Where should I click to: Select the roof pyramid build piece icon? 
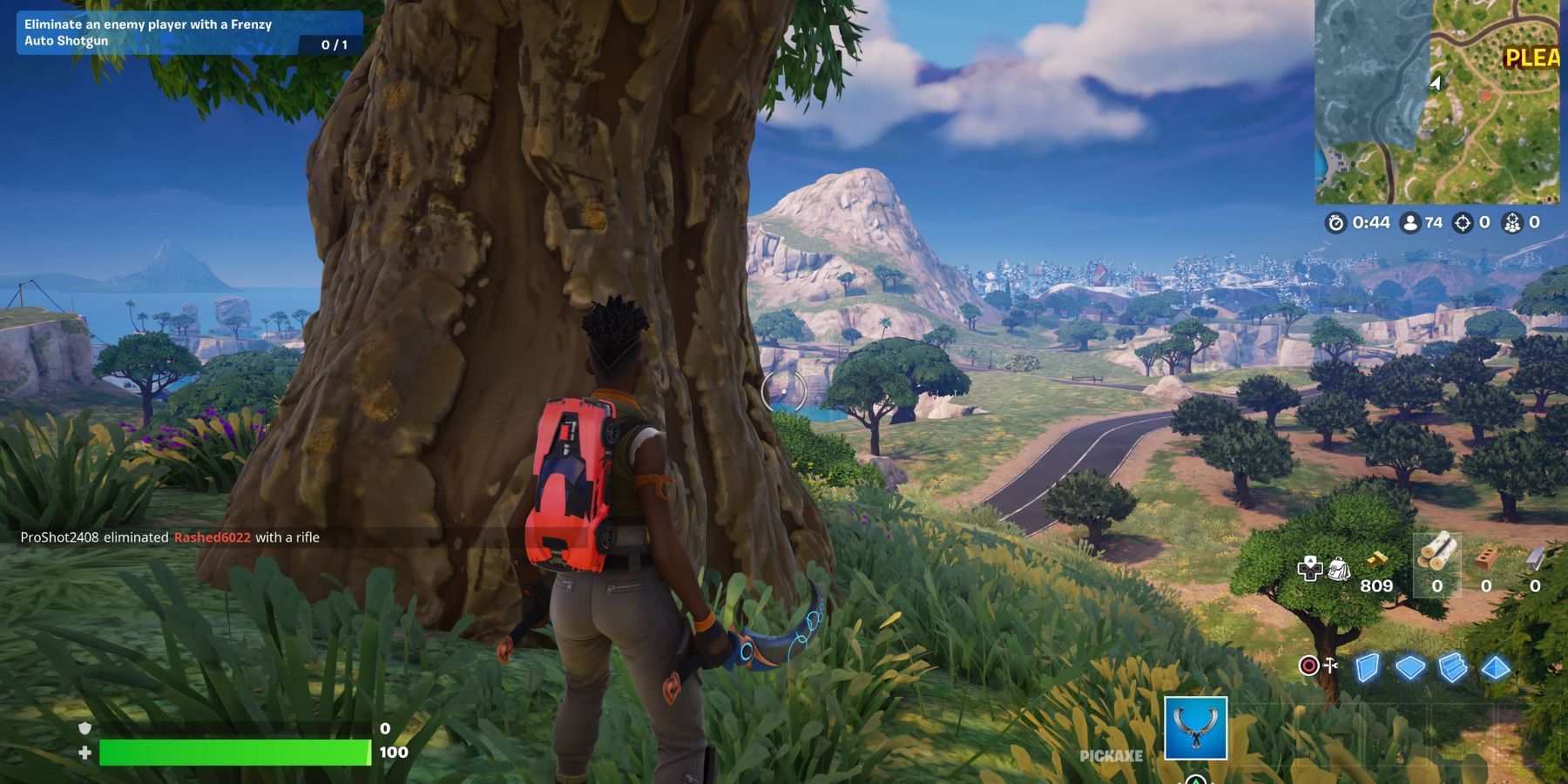(1496, 666)
